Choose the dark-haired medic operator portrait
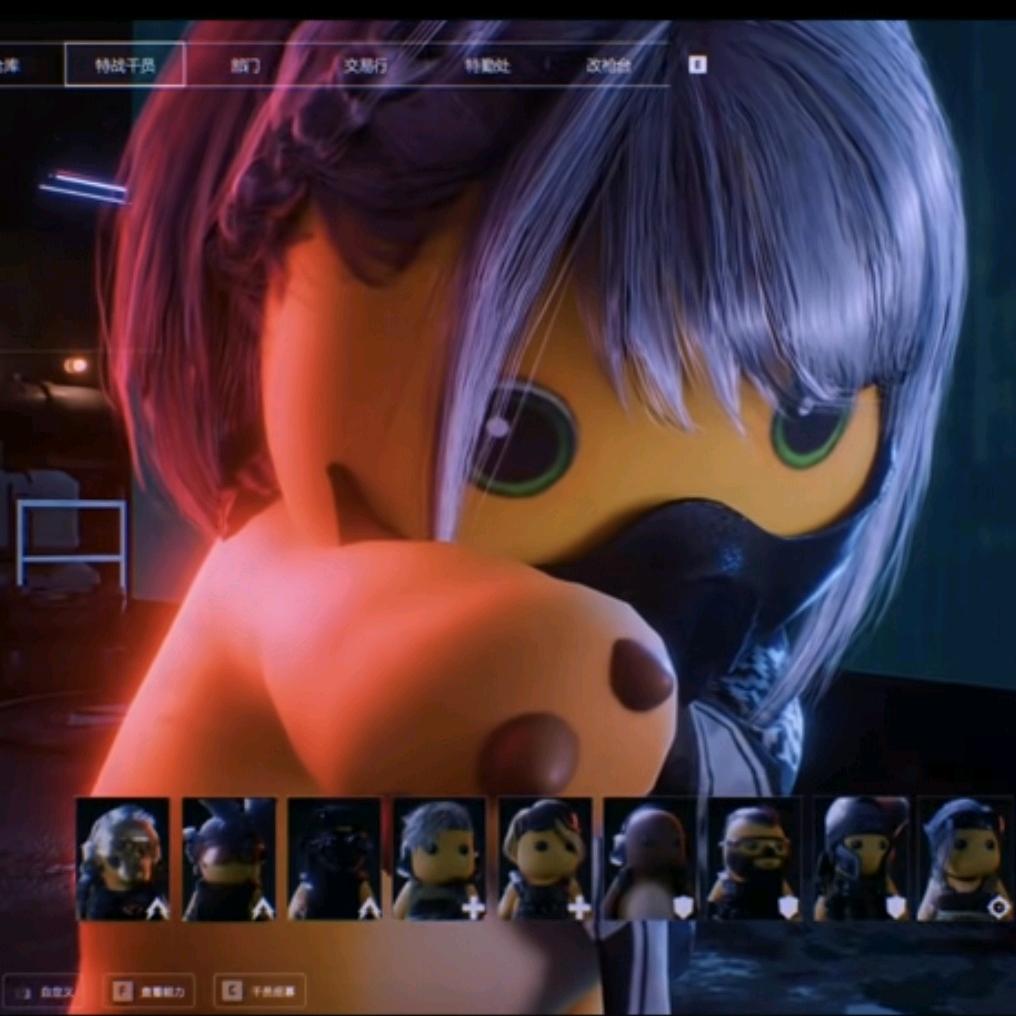Image resolution: width=1016 pixels, height=1016 pixels. [x=545, y=859]
